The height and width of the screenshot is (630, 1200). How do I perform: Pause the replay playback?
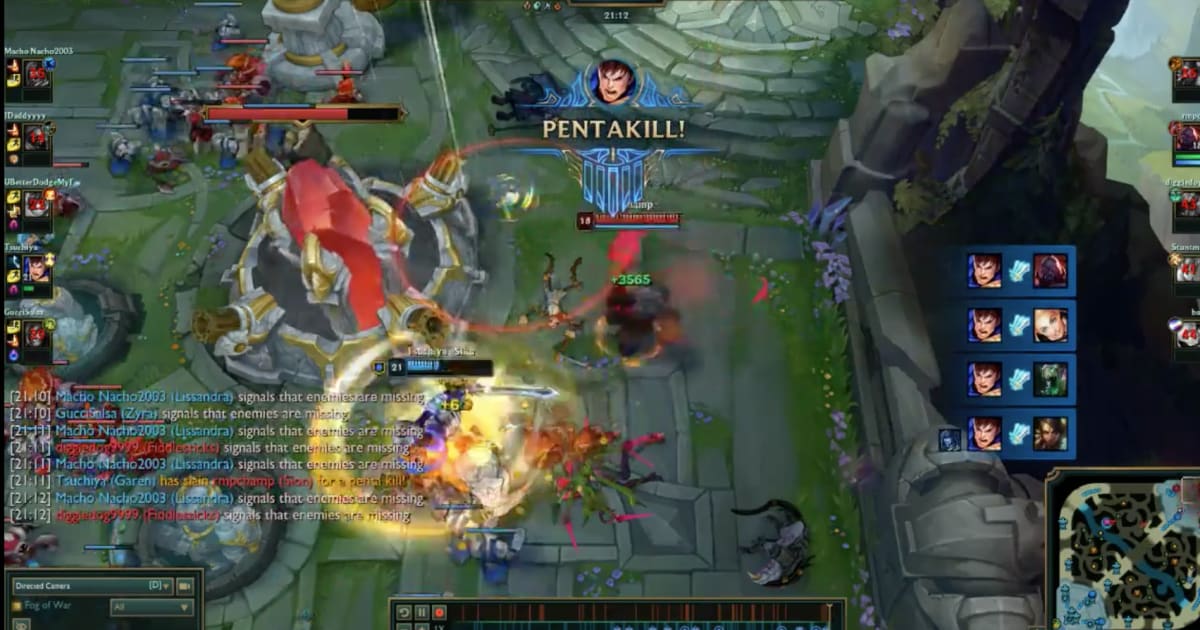click(x=422, y=612)
